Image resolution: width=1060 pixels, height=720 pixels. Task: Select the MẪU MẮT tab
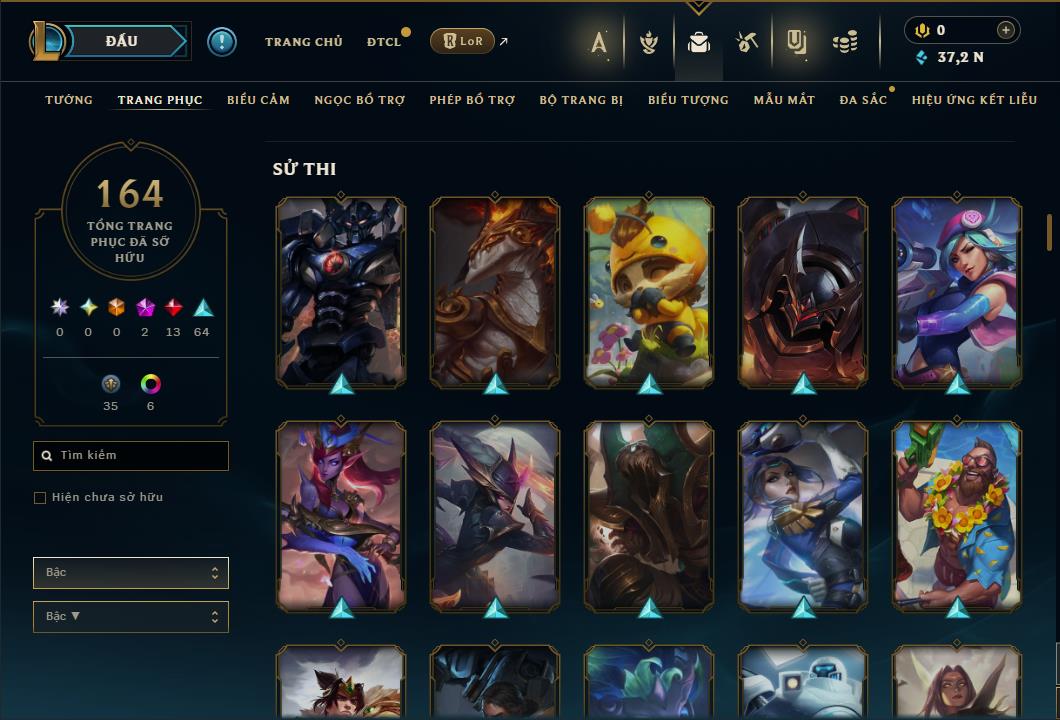pos(784,100)
